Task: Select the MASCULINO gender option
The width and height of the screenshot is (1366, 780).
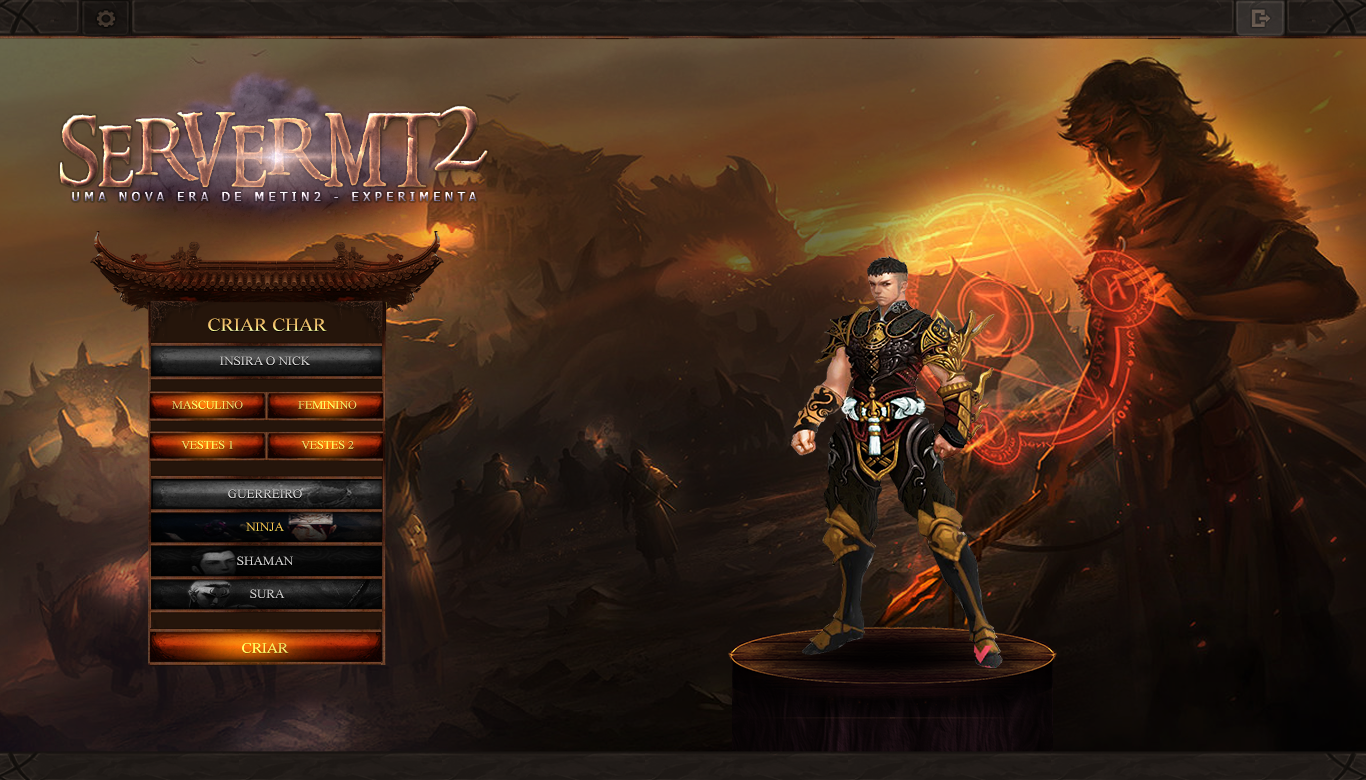Action: (208, 405)
